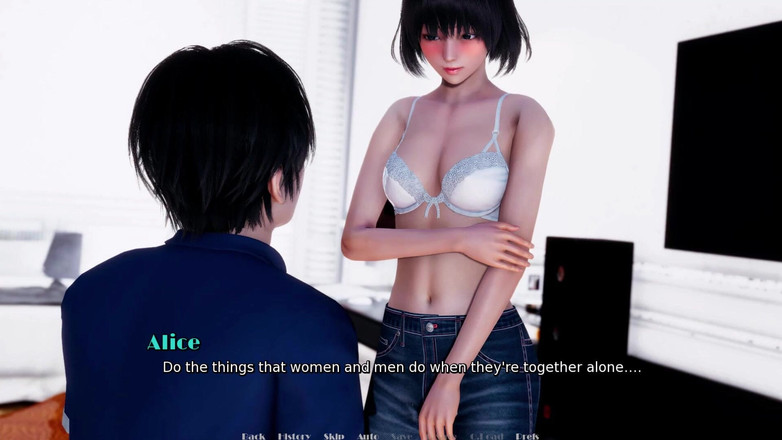Go back with the Back button
Image resolution: width=782 pixels, height=440 pixels.
click(x=253, y=436)
